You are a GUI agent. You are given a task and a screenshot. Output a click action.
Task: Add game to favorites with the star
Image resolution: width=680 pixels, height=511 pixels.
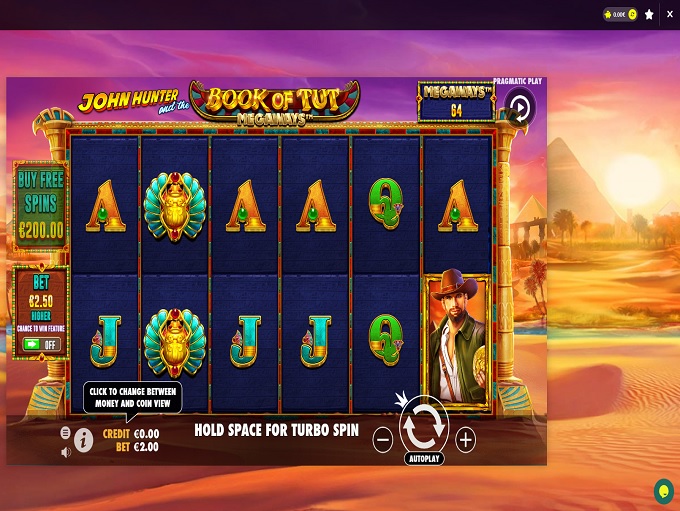coord(649,15)
